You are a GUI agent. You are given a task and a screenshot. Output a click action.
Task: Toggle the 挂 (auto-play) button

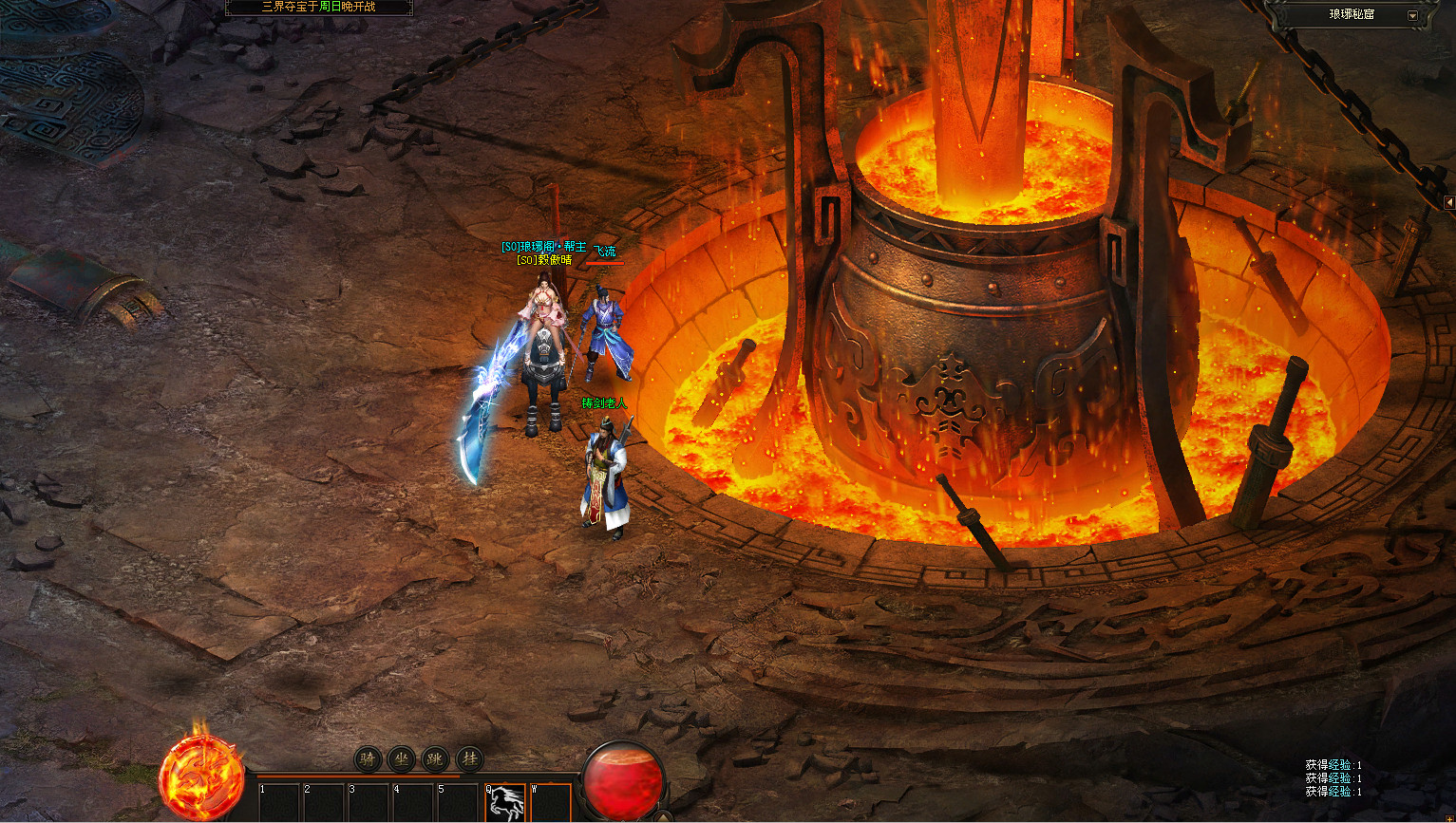point(469,759)
